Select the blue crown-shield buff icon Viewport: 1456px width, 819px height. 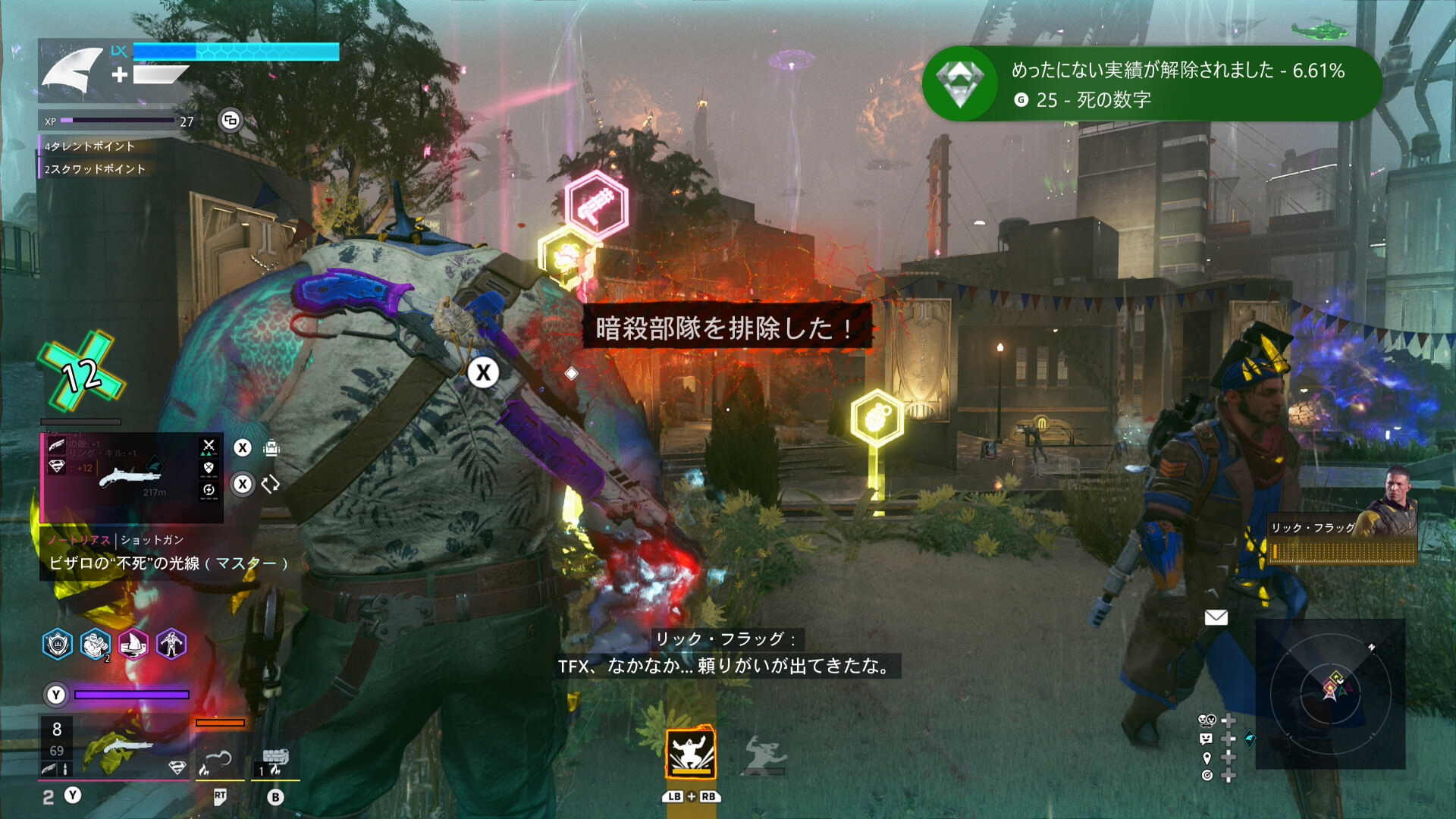point(58,645)
